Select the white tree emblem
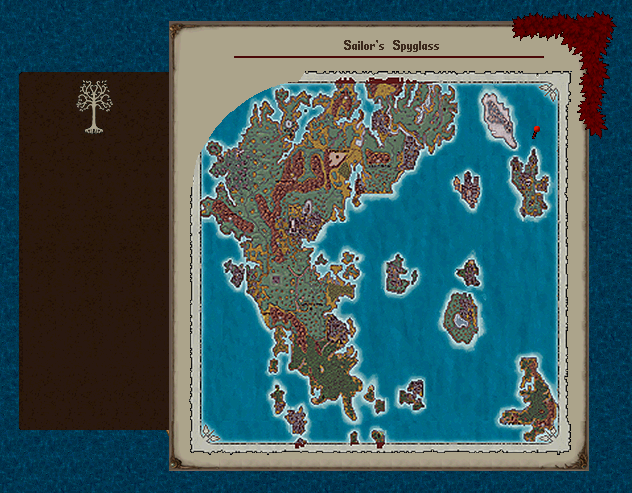Image resolution: width=632 pixels, height=493 pixels. pos(93,106)
